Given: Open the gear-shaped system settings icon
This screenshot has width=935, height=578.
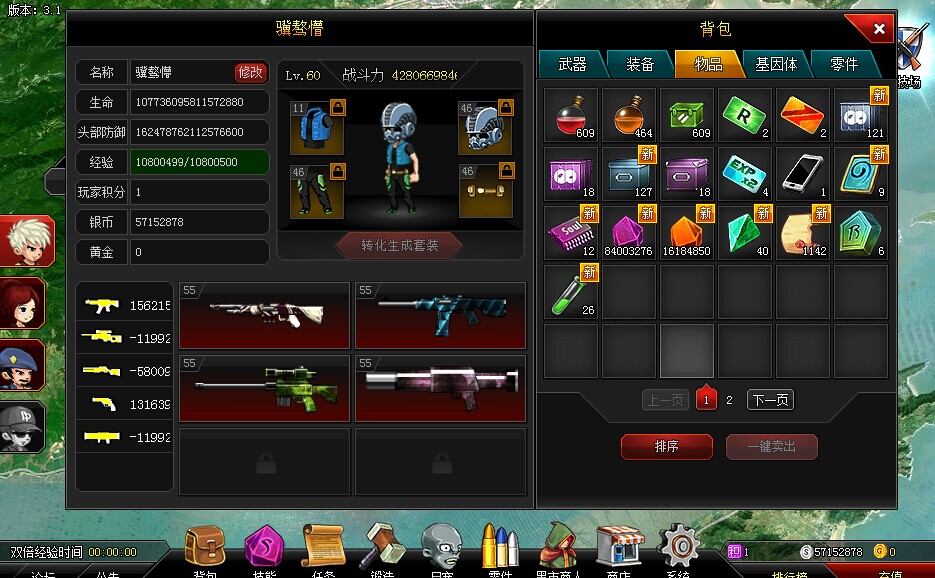Looking at the screenshot, I should point(679,546).
